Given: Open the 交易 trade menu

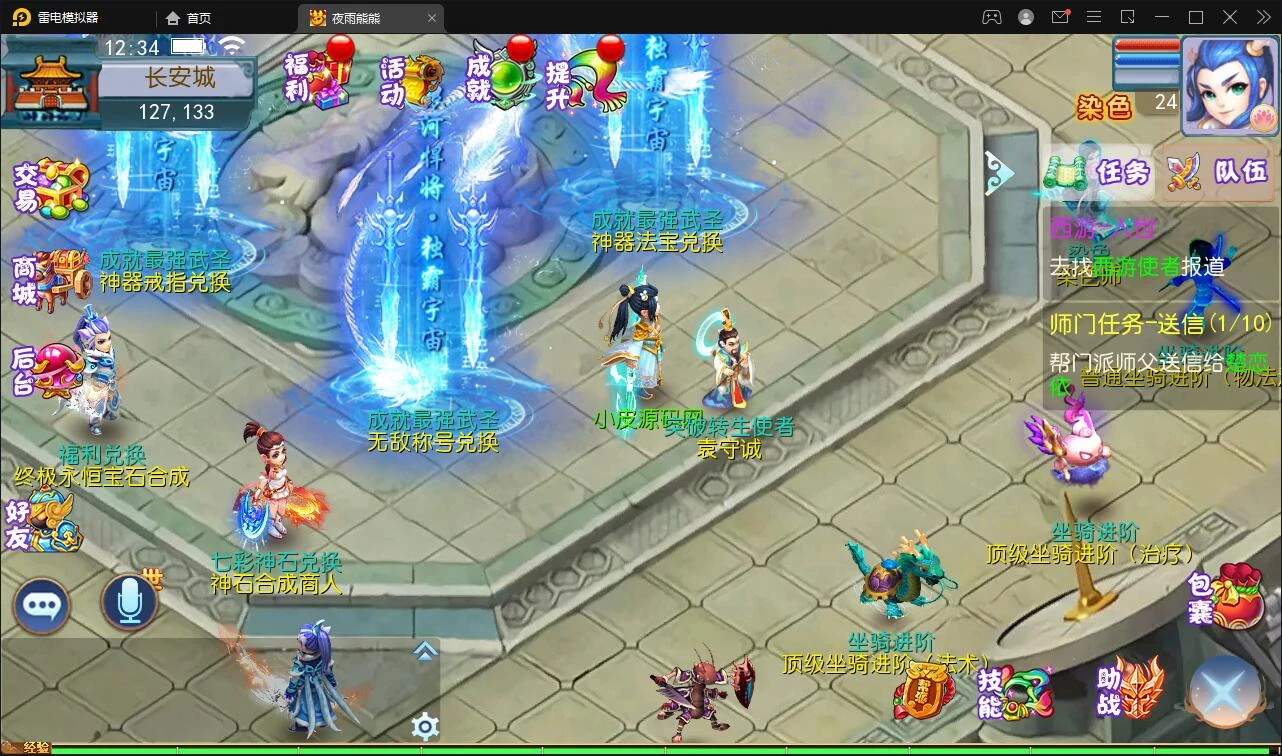Looking at the screenshot, I should pos(50,188).
